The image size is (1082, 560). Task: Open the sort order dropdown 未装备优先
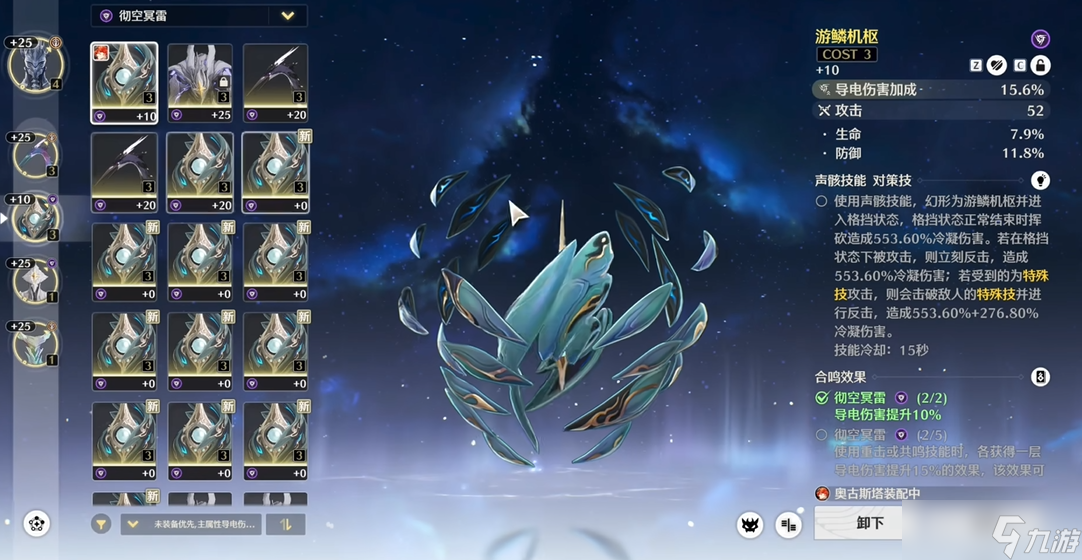[188, 524]
